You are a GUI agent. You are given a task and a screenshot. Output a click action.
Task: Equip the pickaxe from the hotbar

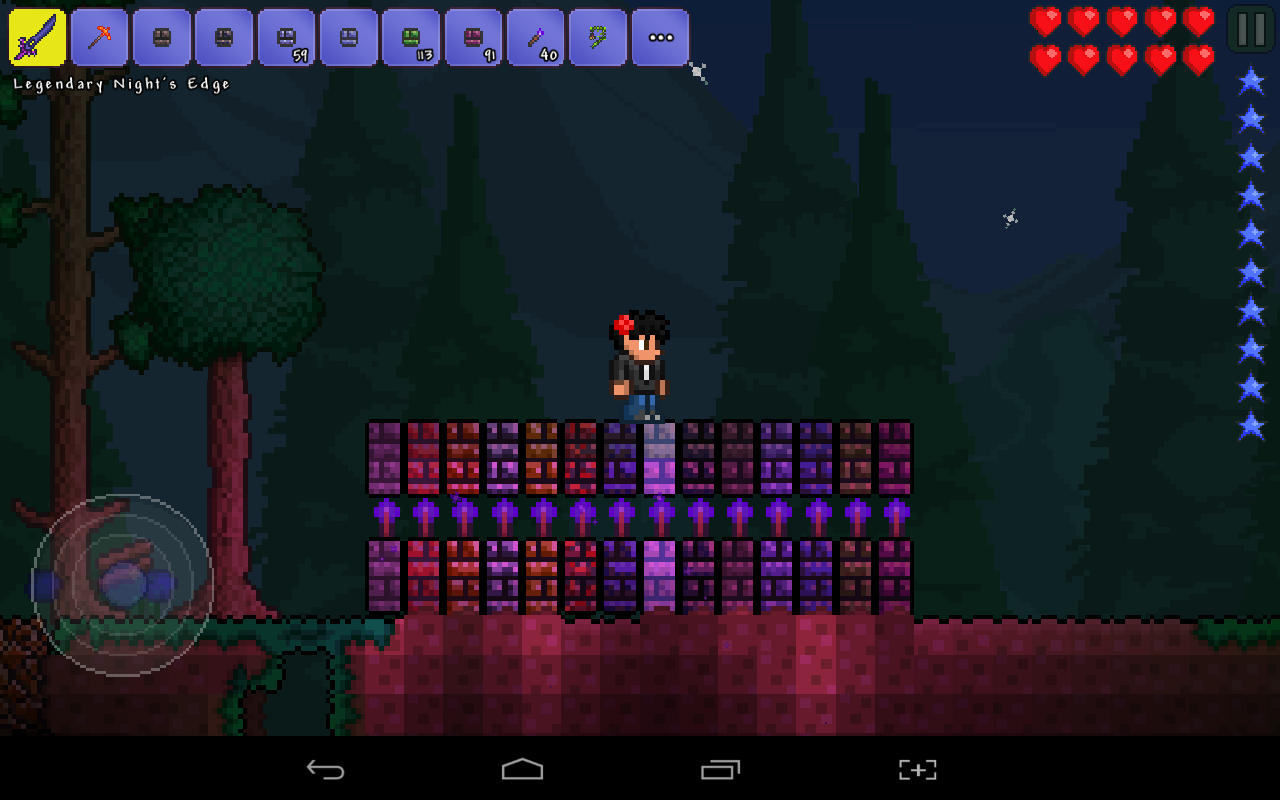point(100,36)
